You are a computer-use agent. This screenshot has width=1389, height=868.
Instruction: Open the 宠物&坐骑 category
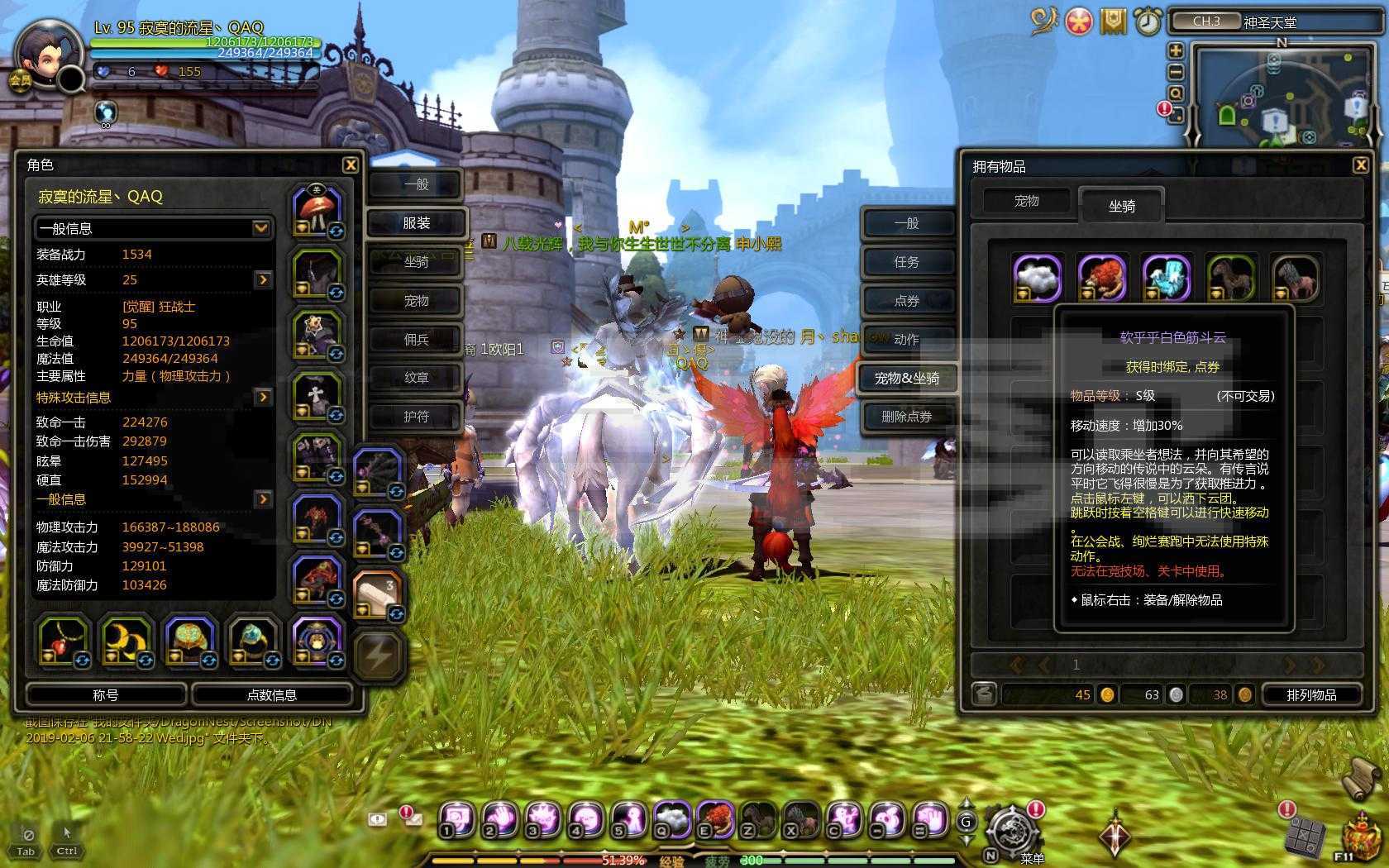pos(906,378)
